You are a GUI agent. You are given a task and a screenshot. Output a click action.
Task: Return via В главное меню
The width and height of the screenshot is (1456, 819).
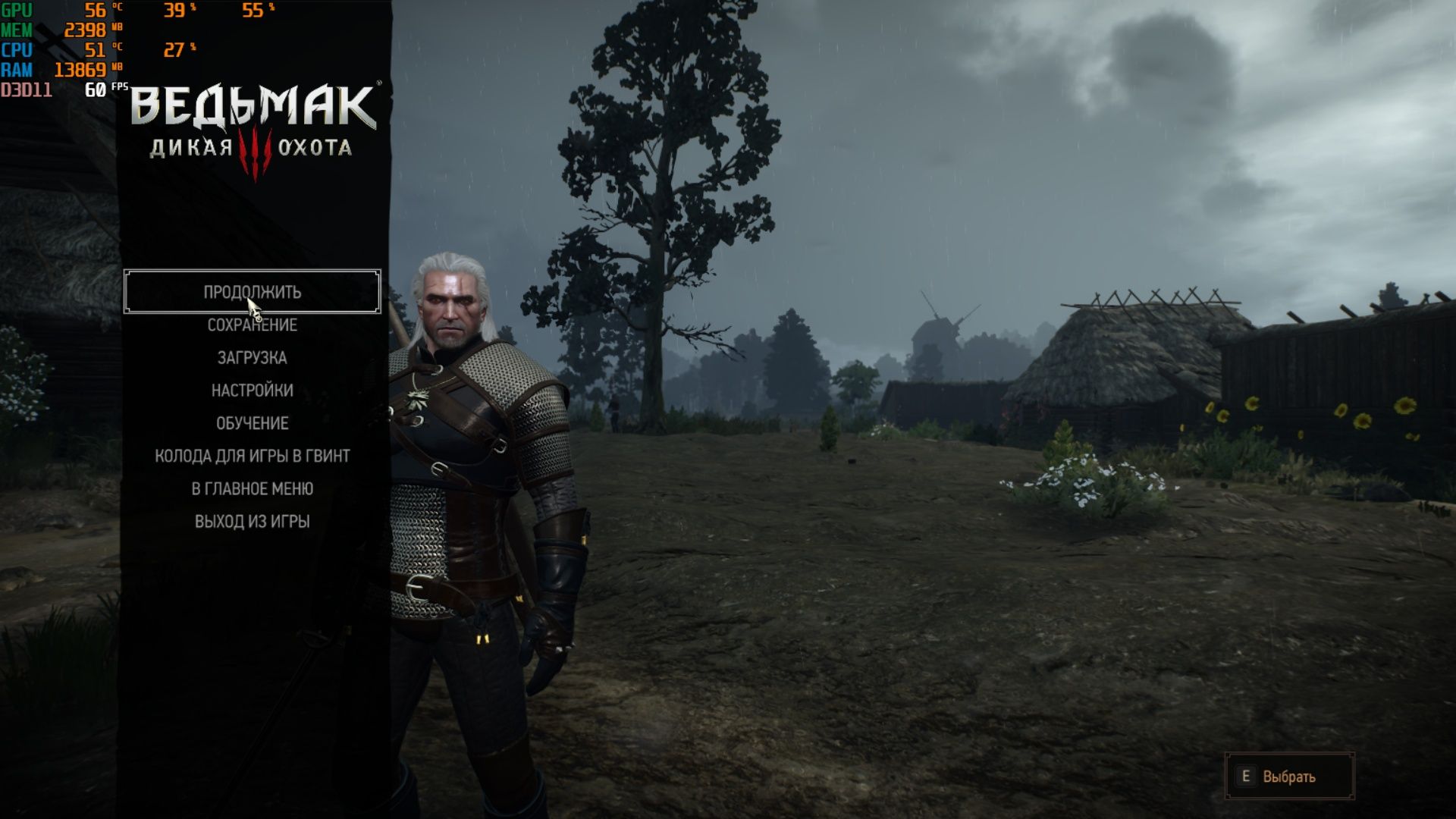(252, 489)
